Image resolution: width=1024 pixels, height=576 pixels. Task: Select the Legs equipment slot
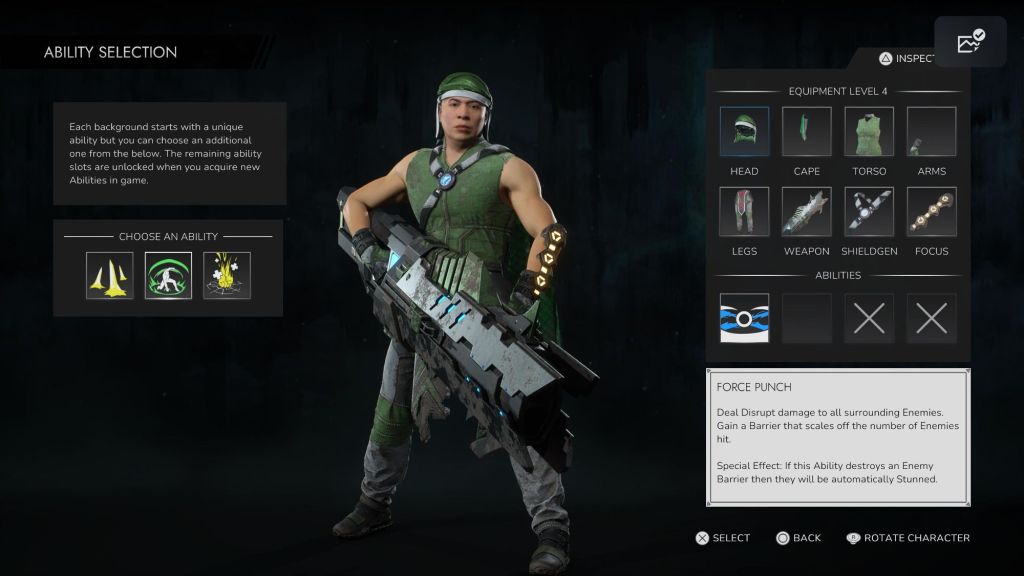[744, 212]
